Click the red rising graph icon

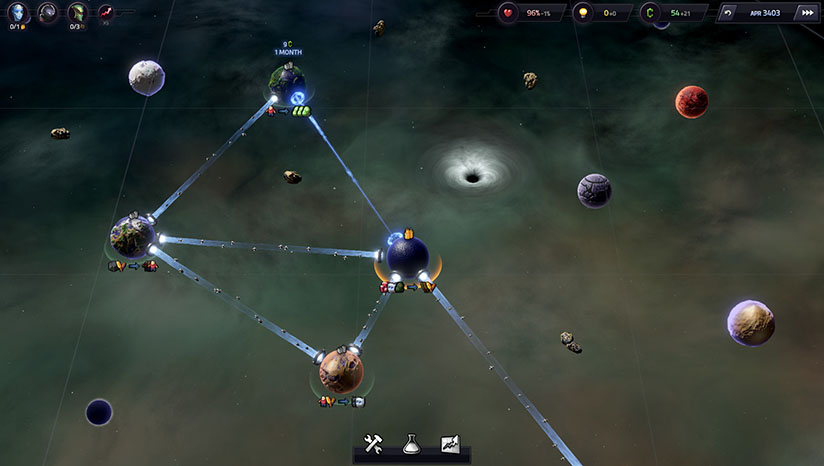click(x=104, y=13)
